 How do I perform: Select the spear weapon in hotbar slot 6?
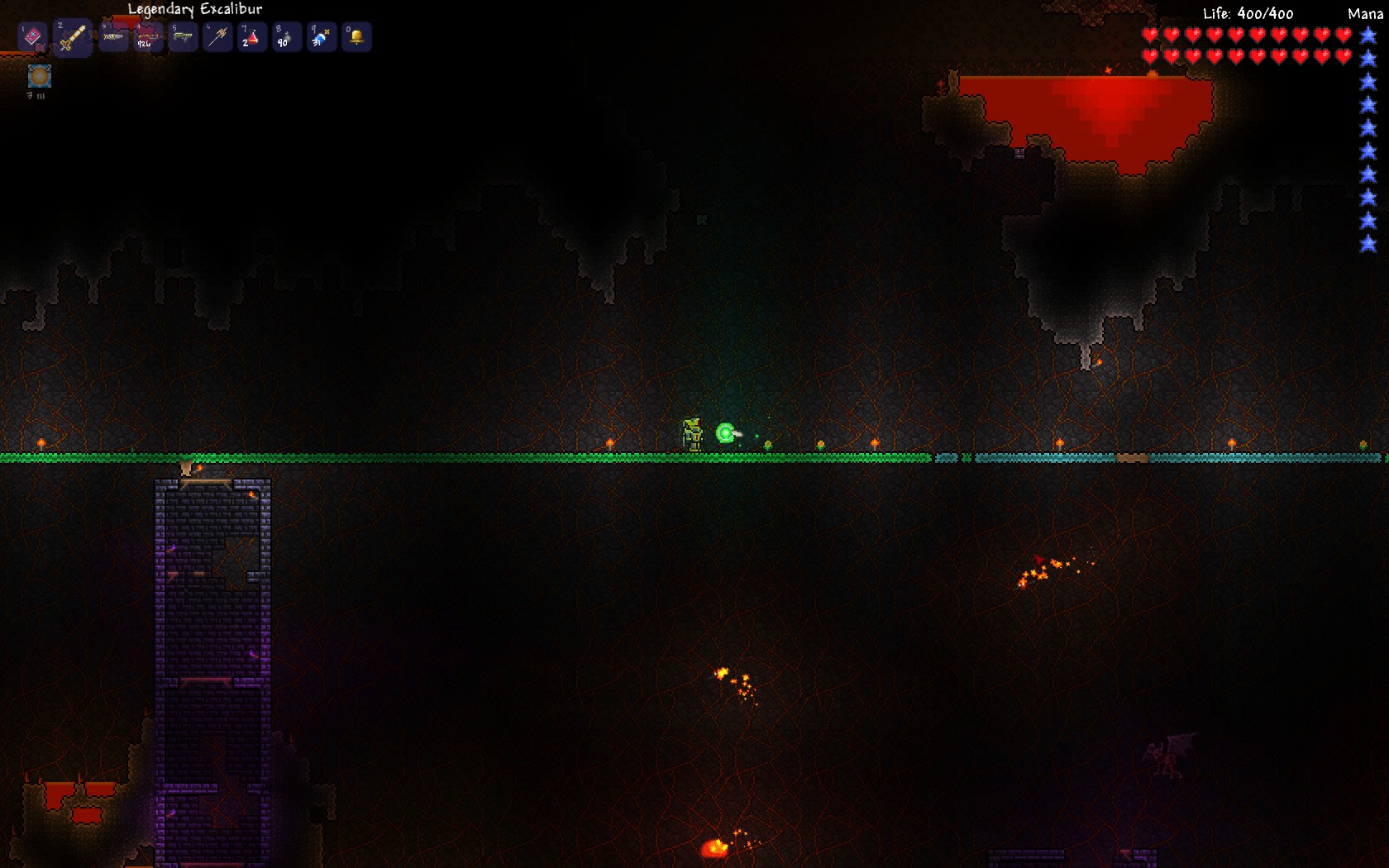click(x=217, y=37)
